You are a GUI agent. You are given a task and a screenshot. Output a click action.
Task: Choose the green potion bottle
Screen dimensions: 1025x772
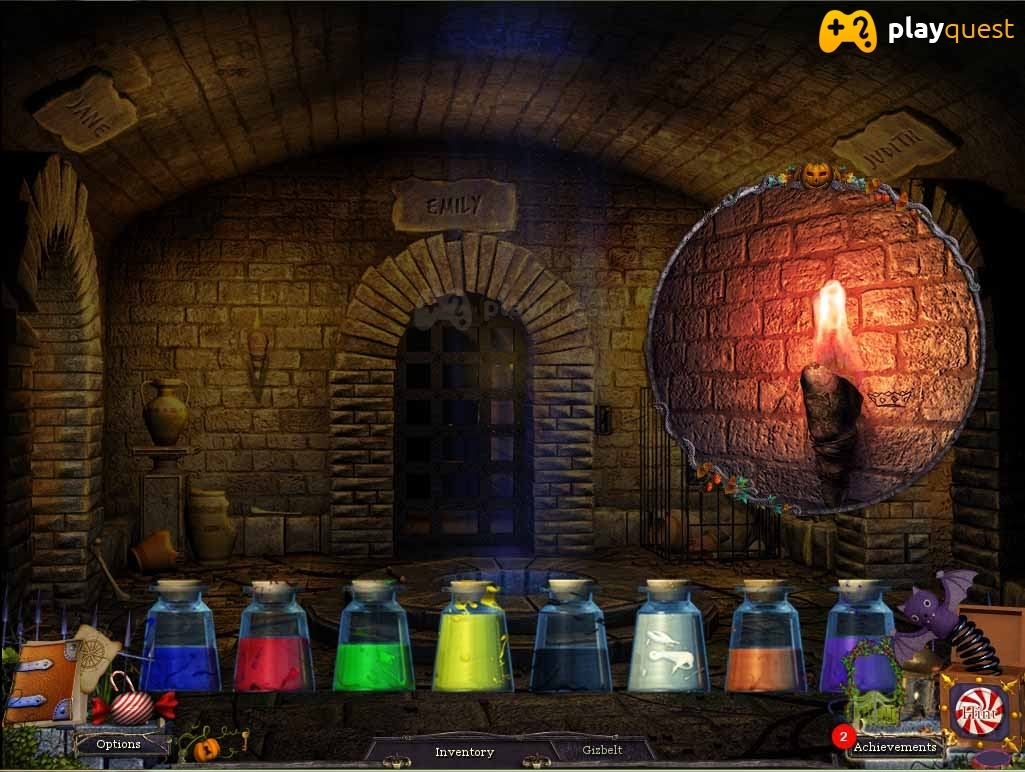pos(373,640)
